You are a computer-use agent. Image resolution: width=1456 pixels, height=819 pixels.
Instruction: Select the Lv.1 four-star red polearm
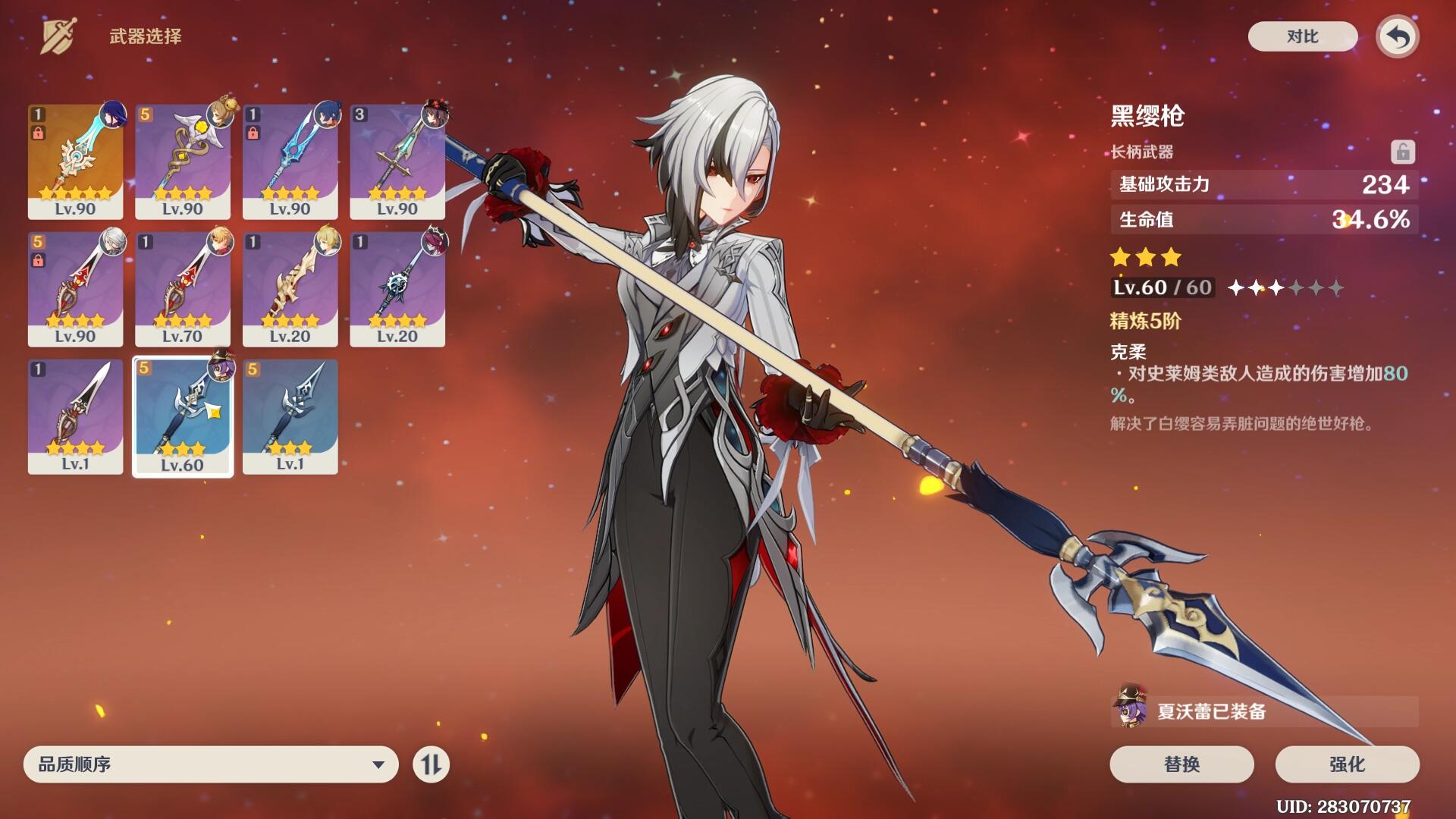point(75,416)
